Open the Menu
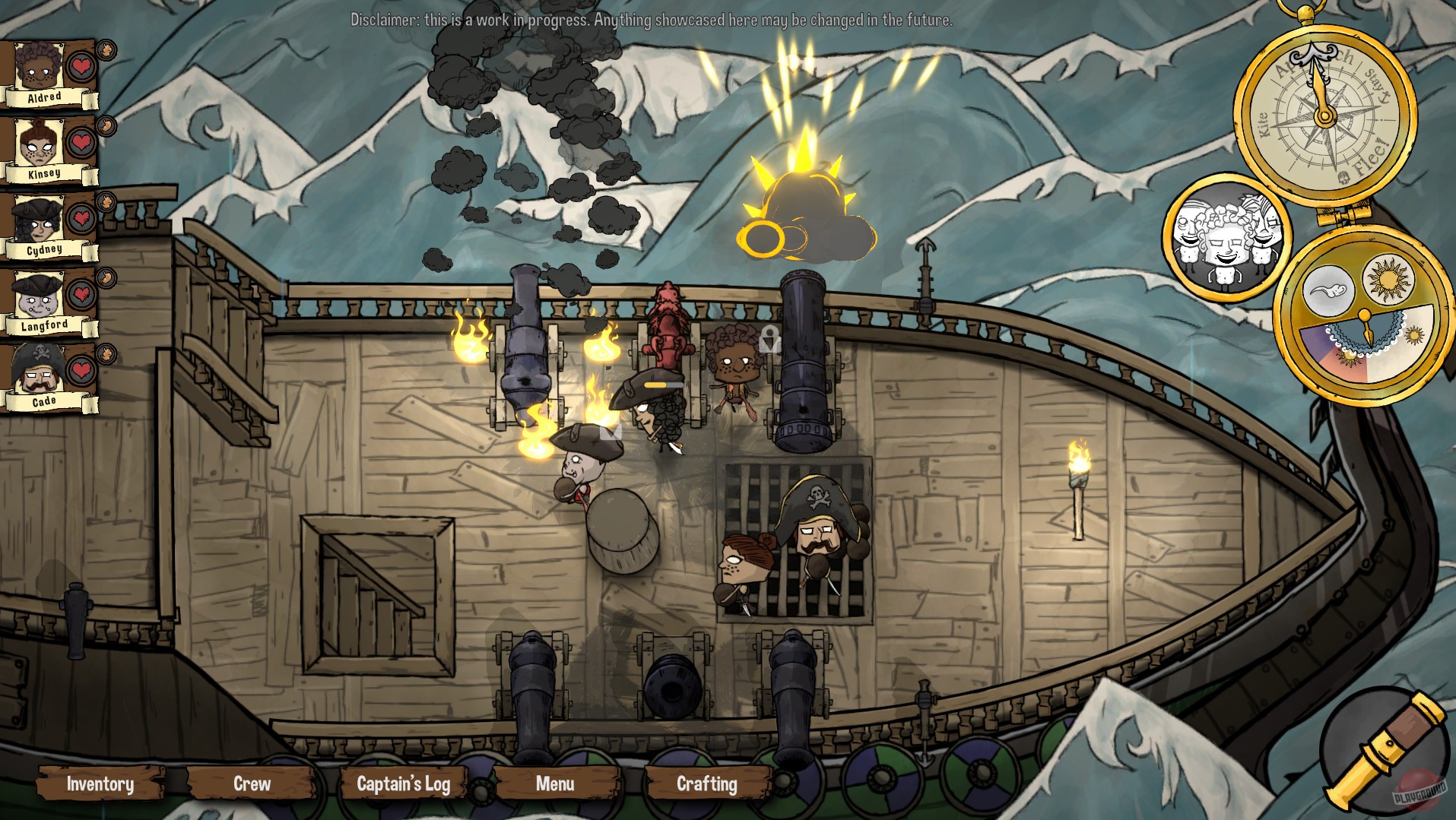Screen dimensions: 1456x820 [x=554, y=784]
